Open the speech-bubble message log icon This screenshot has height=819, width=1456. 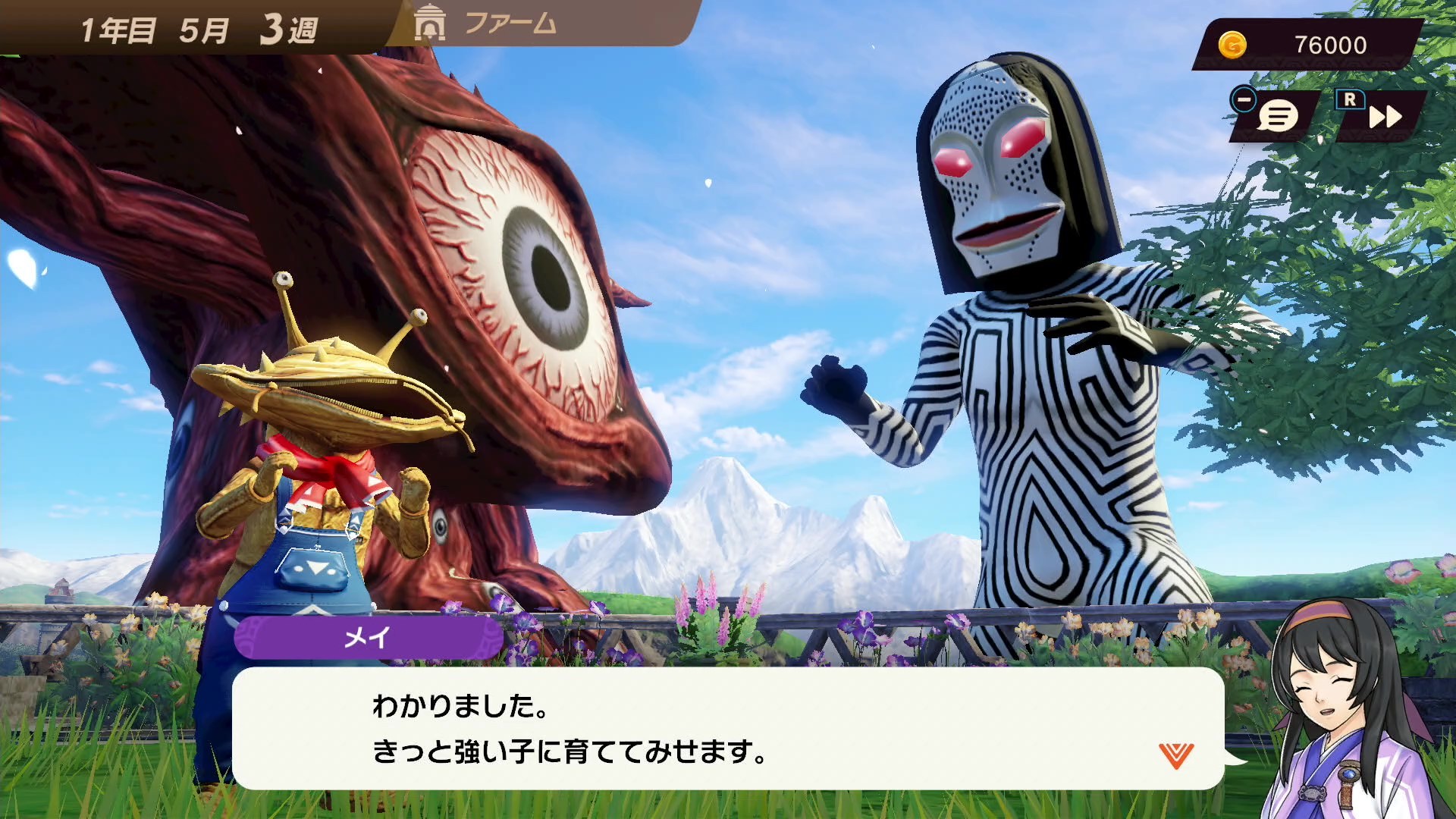click(x=1276, y=115)
